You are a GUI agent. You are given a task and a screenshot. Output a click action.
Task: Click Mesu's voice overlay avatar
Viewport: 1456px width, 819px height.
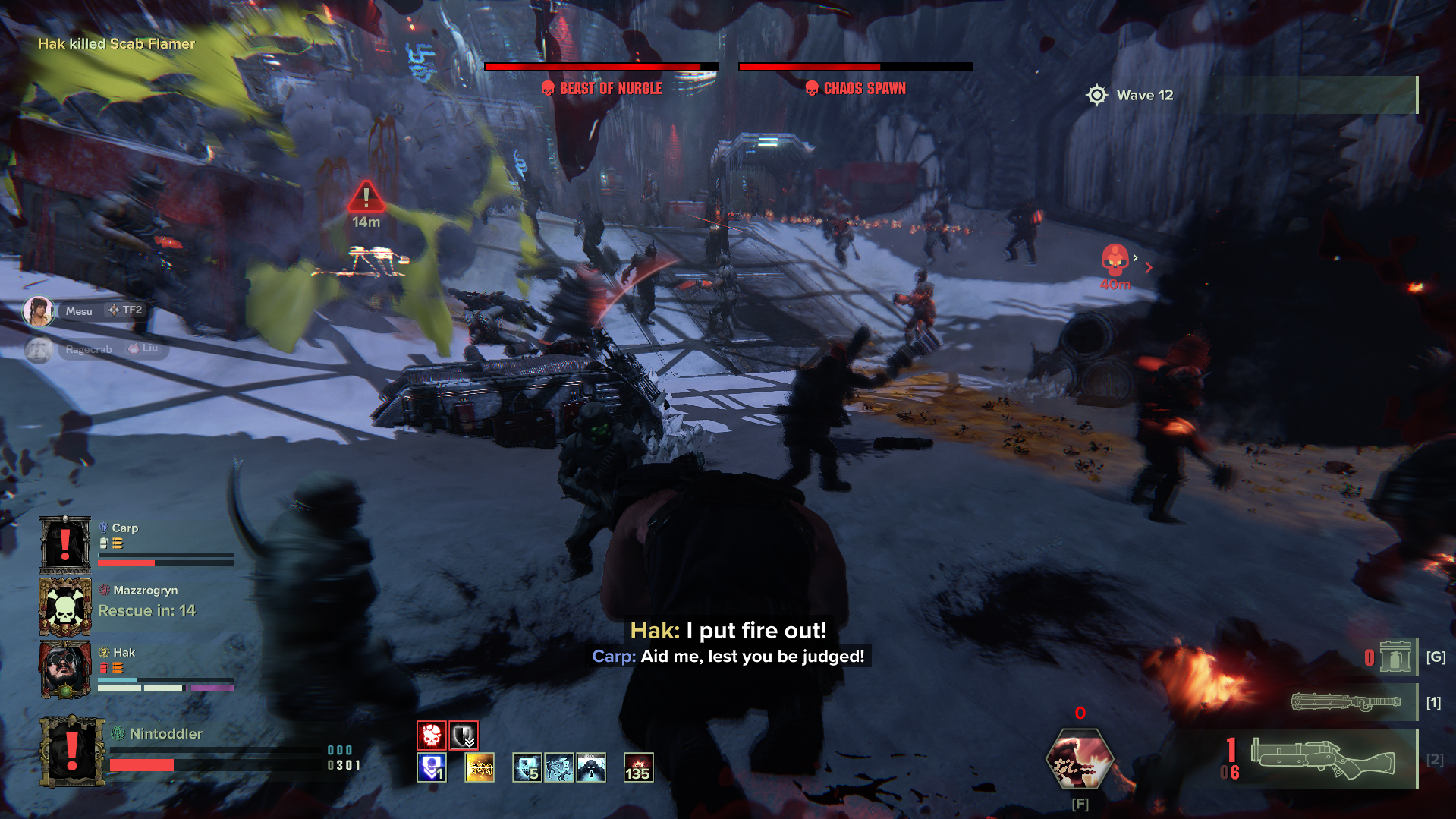click(x=38, y=311)
